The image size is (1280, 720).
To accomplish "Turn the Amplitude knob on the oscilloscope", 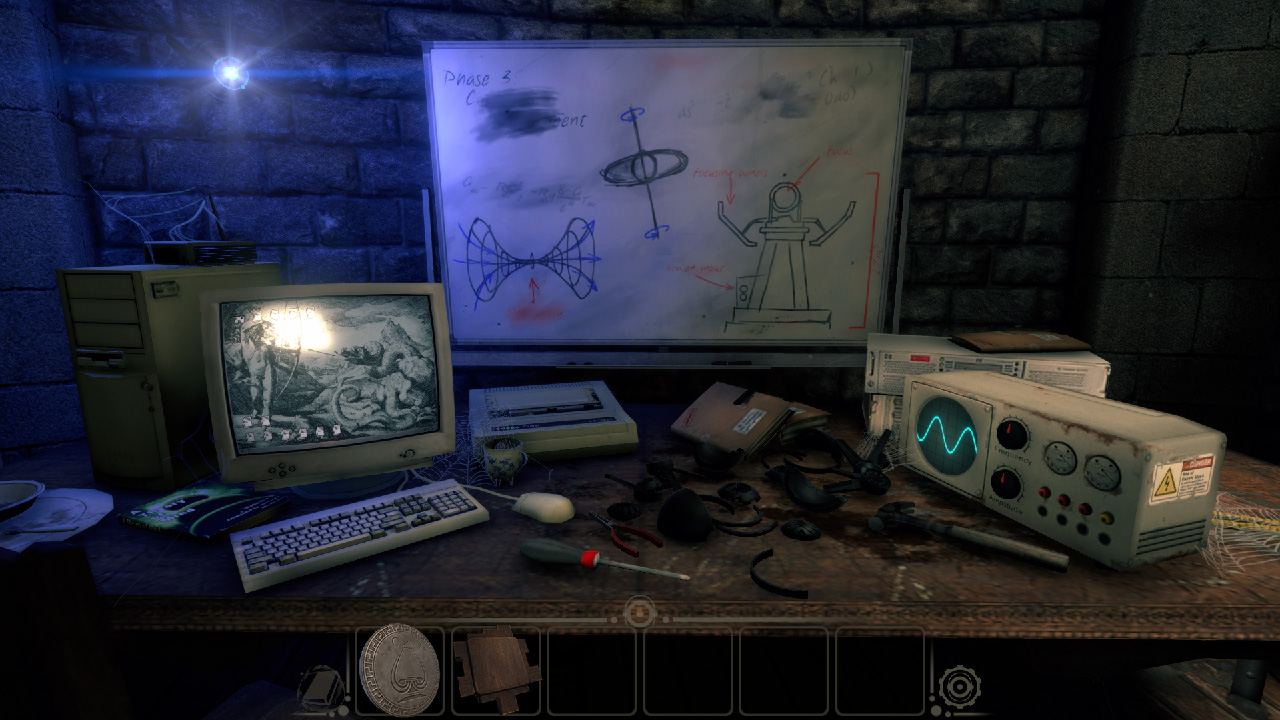I will [1005, 482].
